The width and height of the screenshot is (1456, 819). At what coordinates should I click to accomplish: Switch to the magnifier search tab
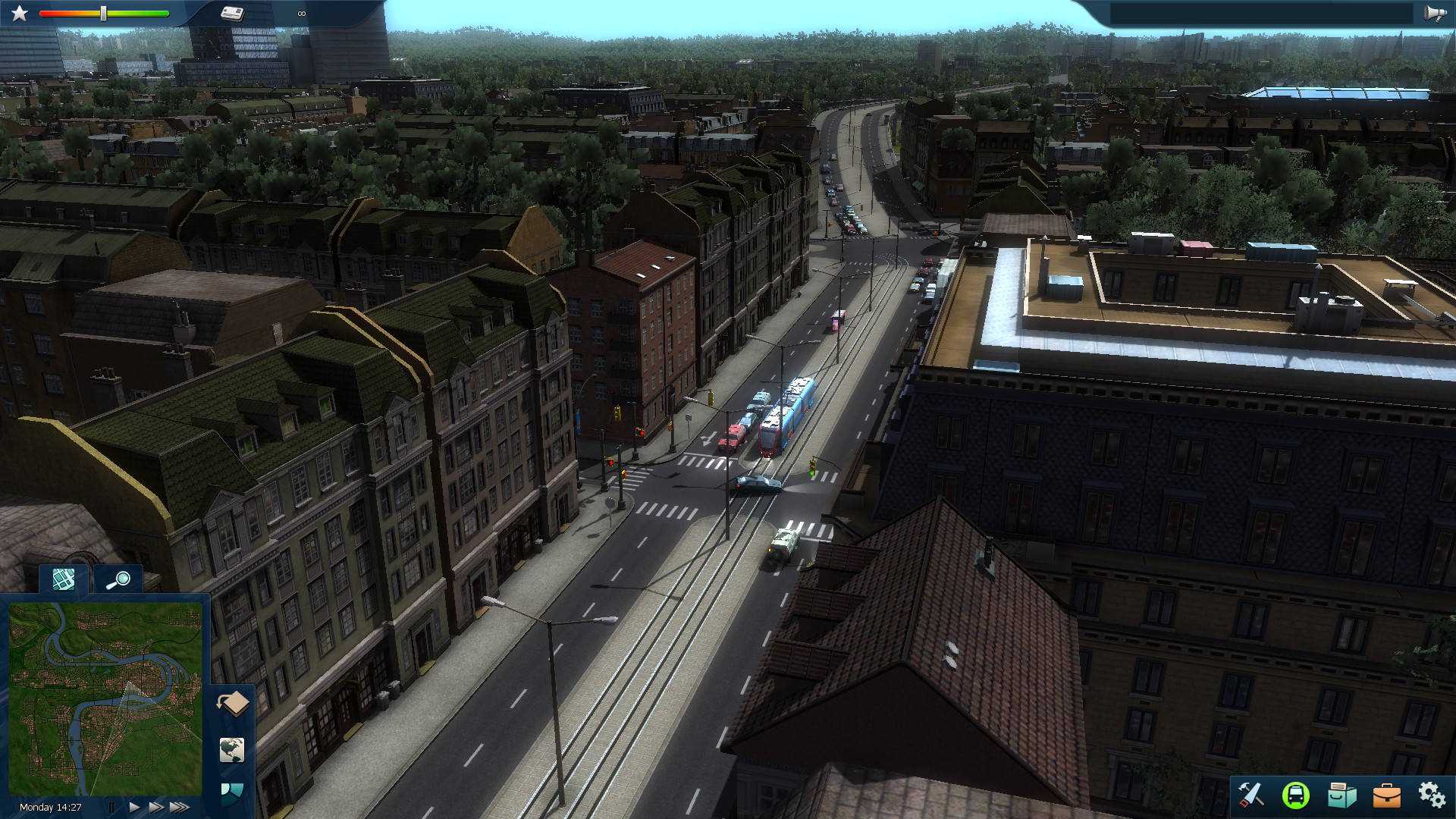pyautogui.click(x=118, y=581)
